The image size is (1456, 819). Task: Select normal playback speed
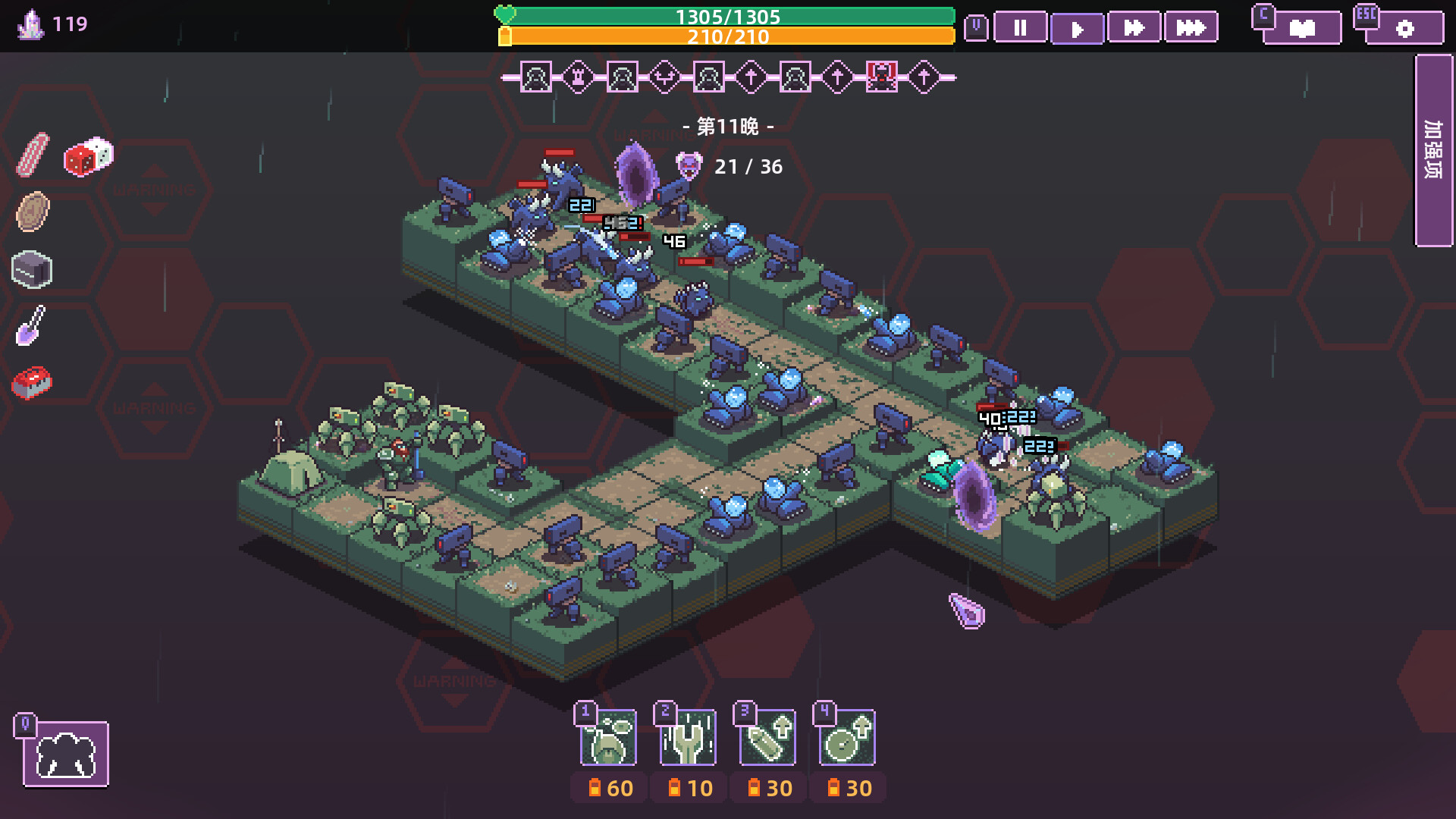[x=1077, y=28]
